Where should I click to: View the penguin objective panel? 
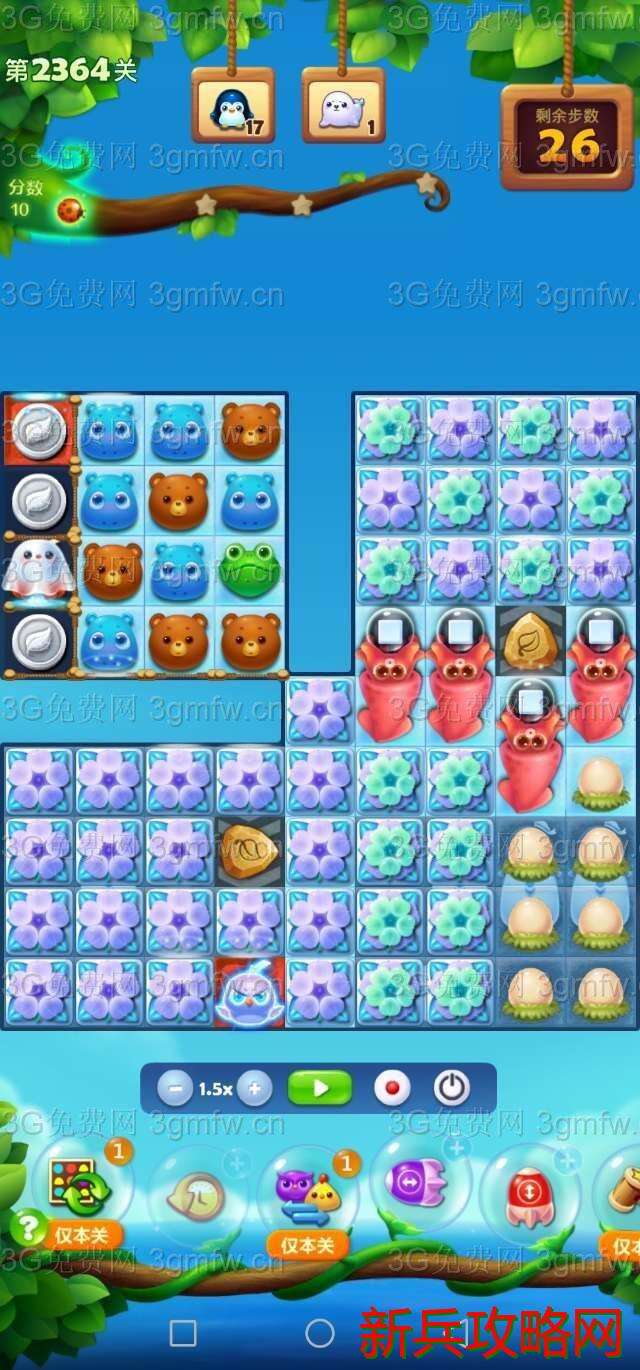point(233,107)
